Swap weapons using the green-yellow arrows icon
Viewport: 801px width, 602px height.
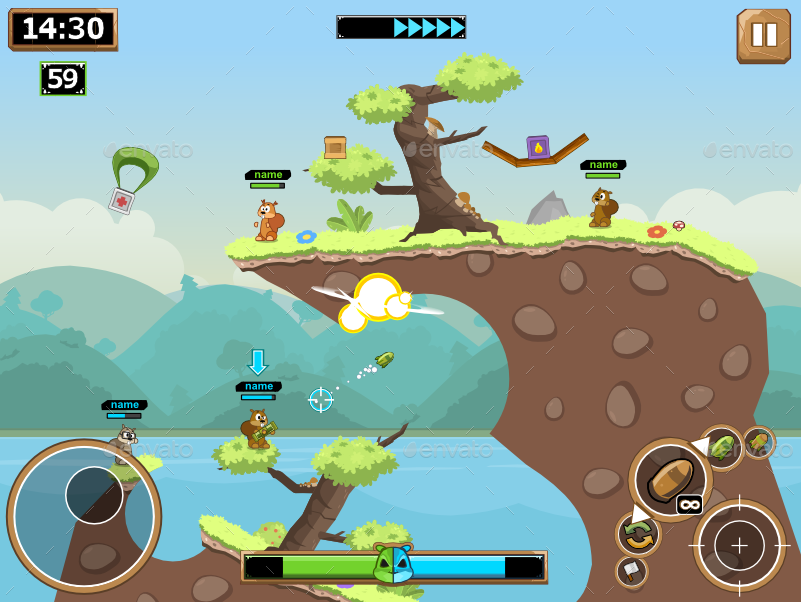point(638,534)
